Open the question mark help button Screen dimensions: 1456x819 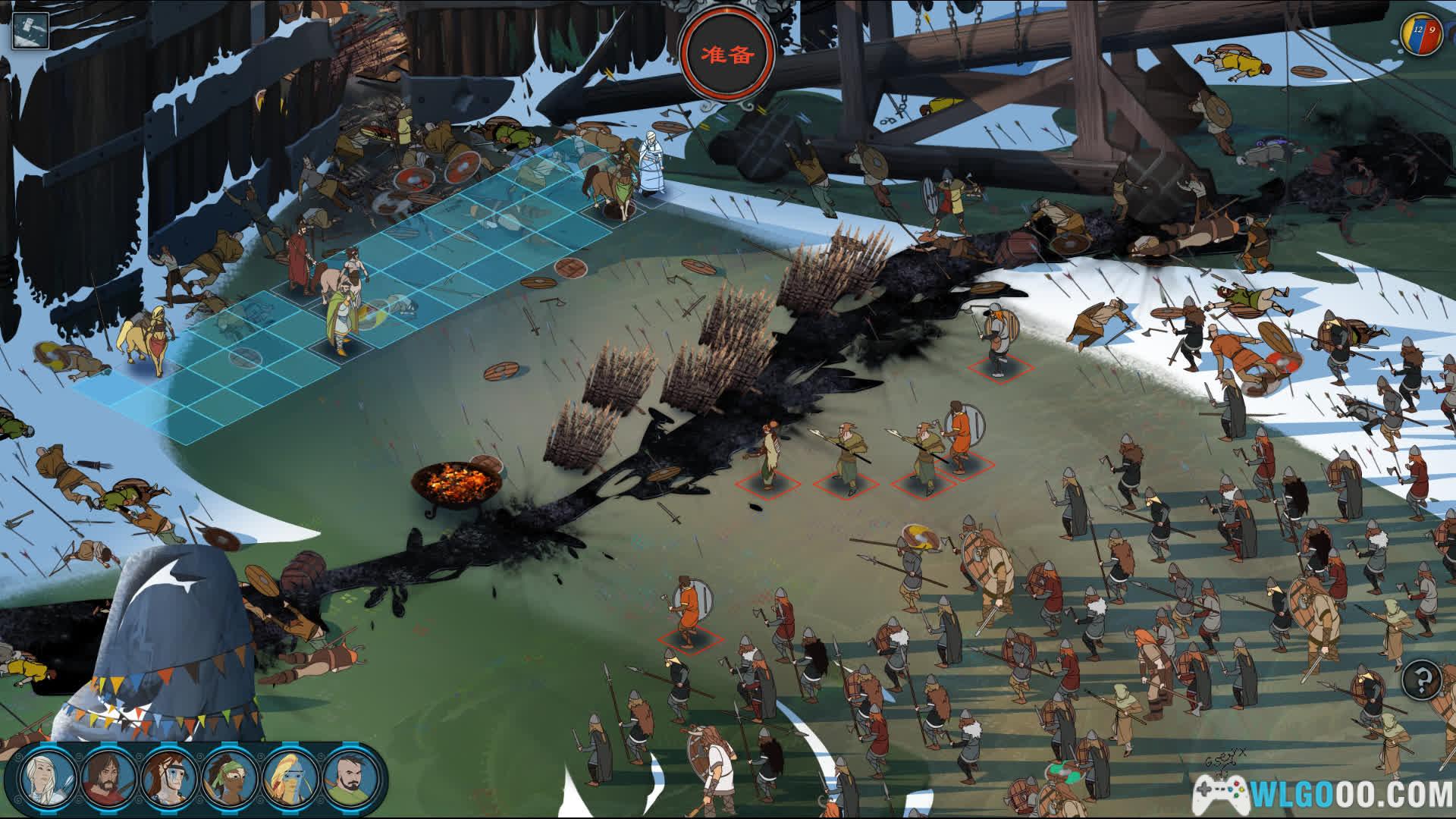point(1421,679)
